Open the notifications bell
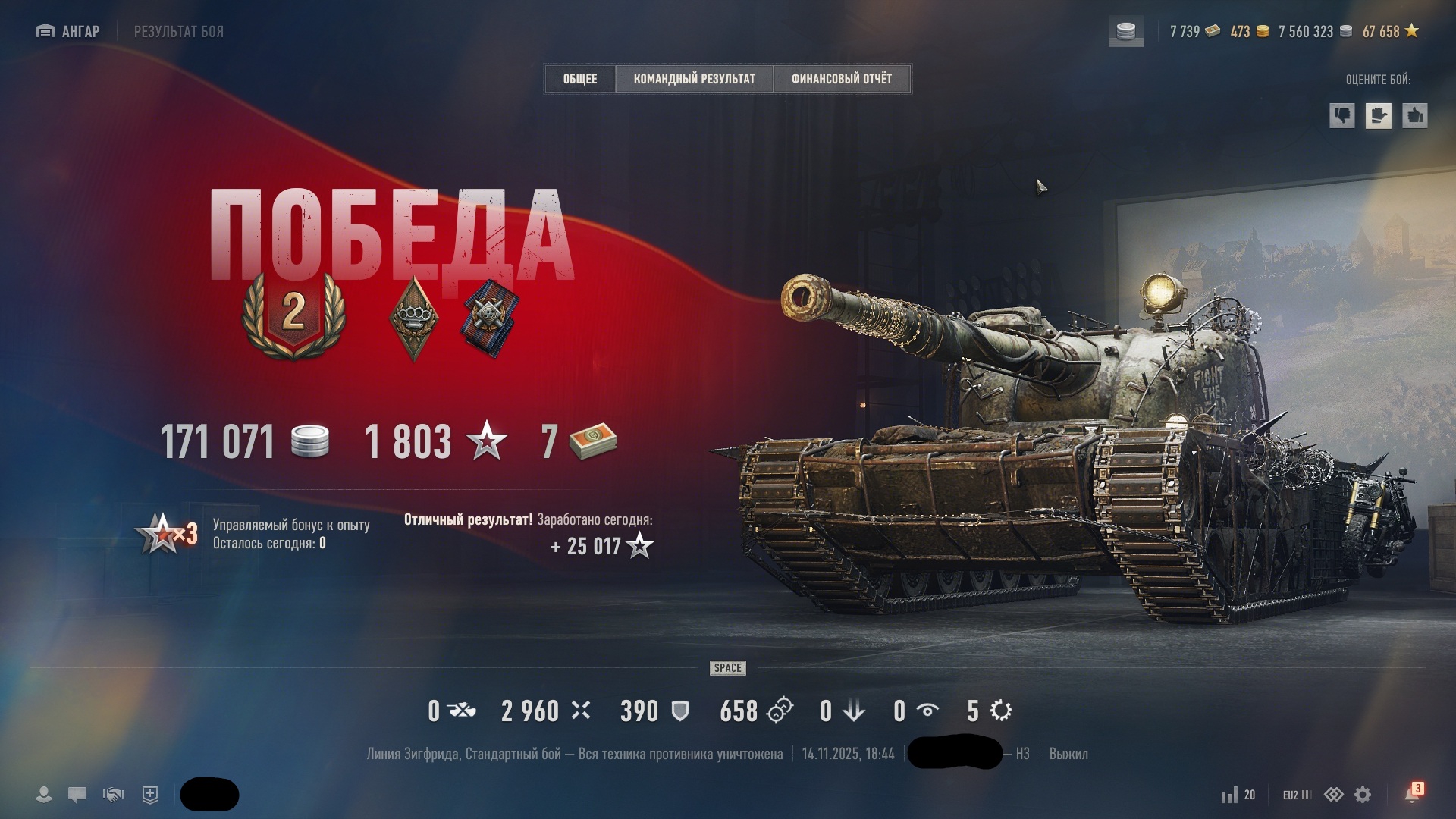The height and width of the screenshot is (819, 1456). pos(1412,794)
